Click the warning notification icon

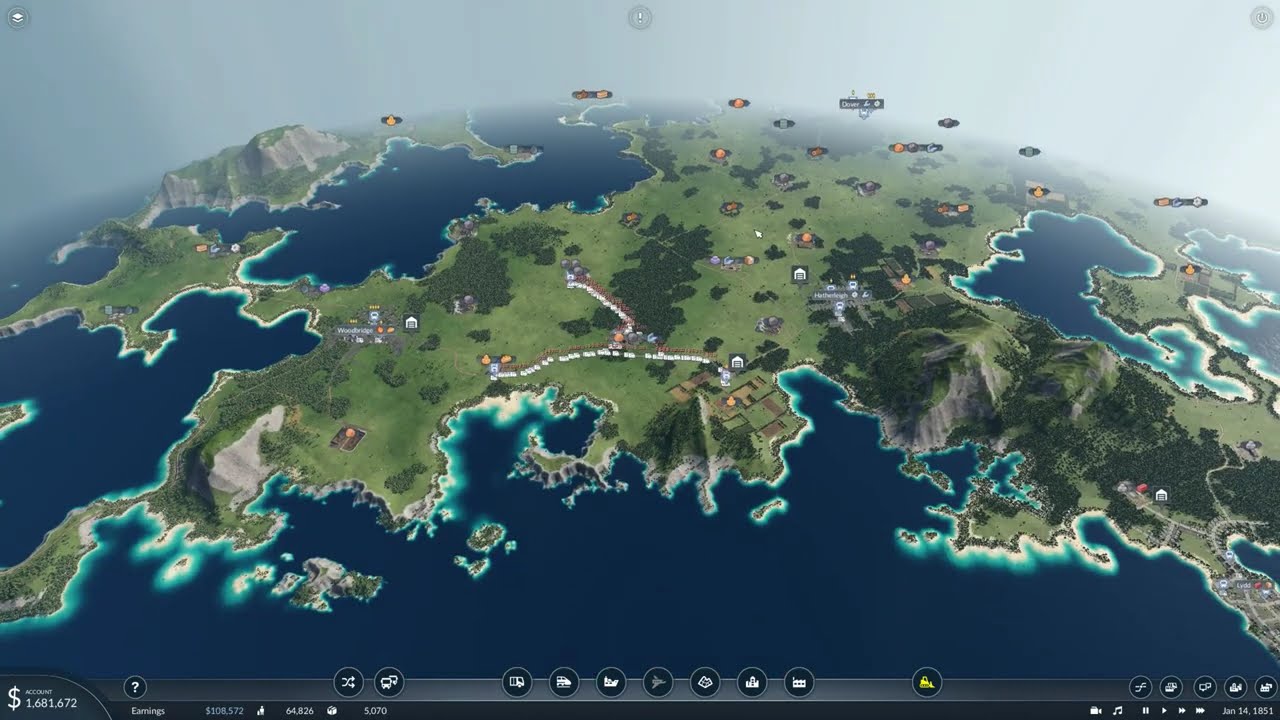click(640, 17)
